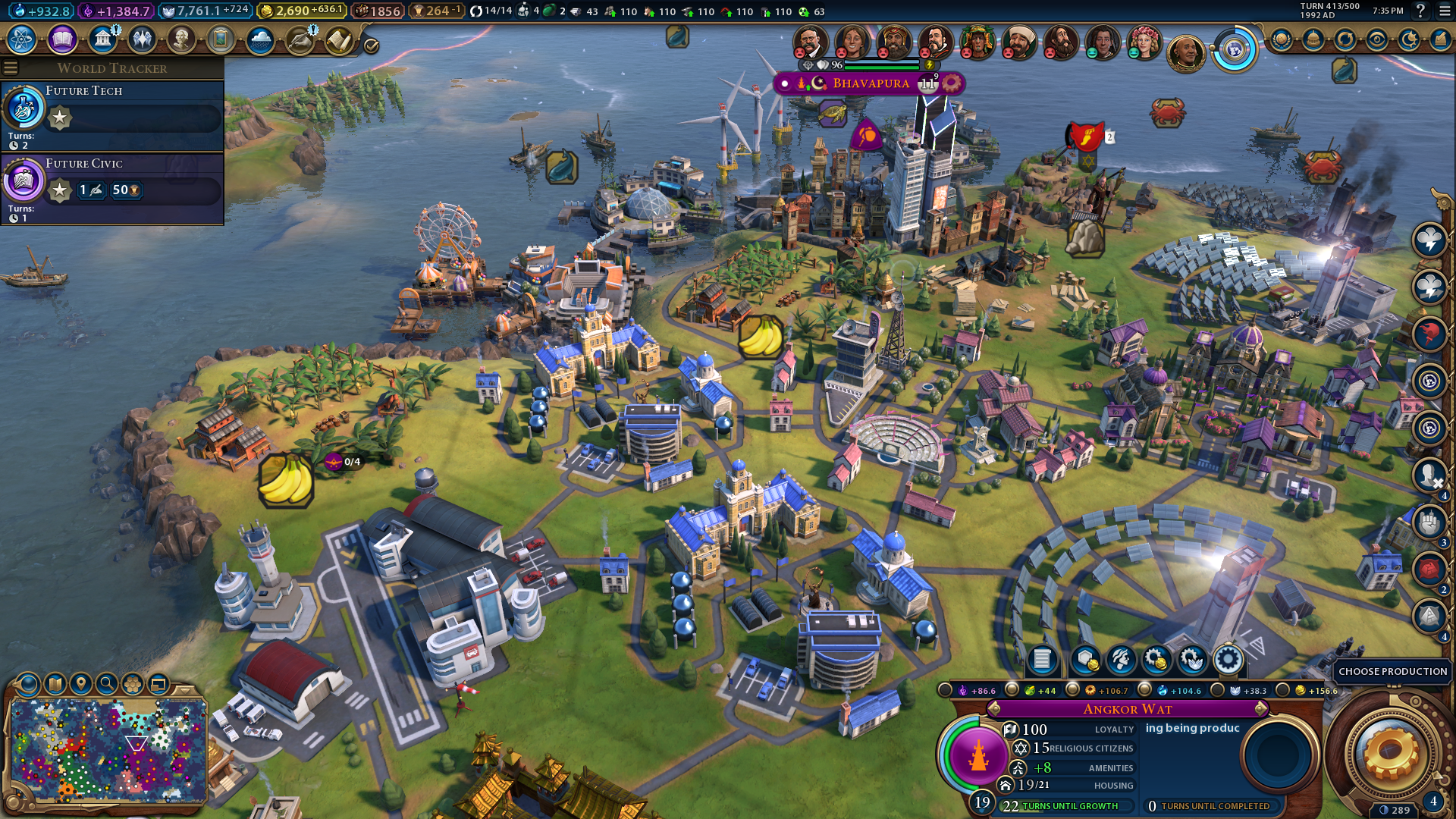
Task: Place a map pin marker
Action: point(81,684)
